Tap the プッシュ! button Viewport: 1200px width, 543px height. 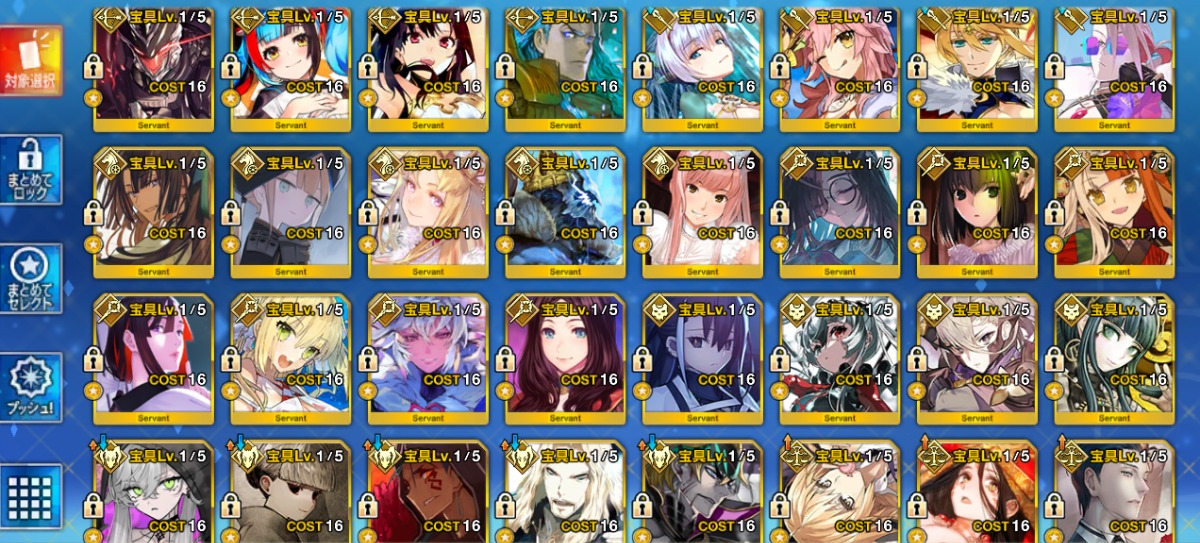pos(31,387)
